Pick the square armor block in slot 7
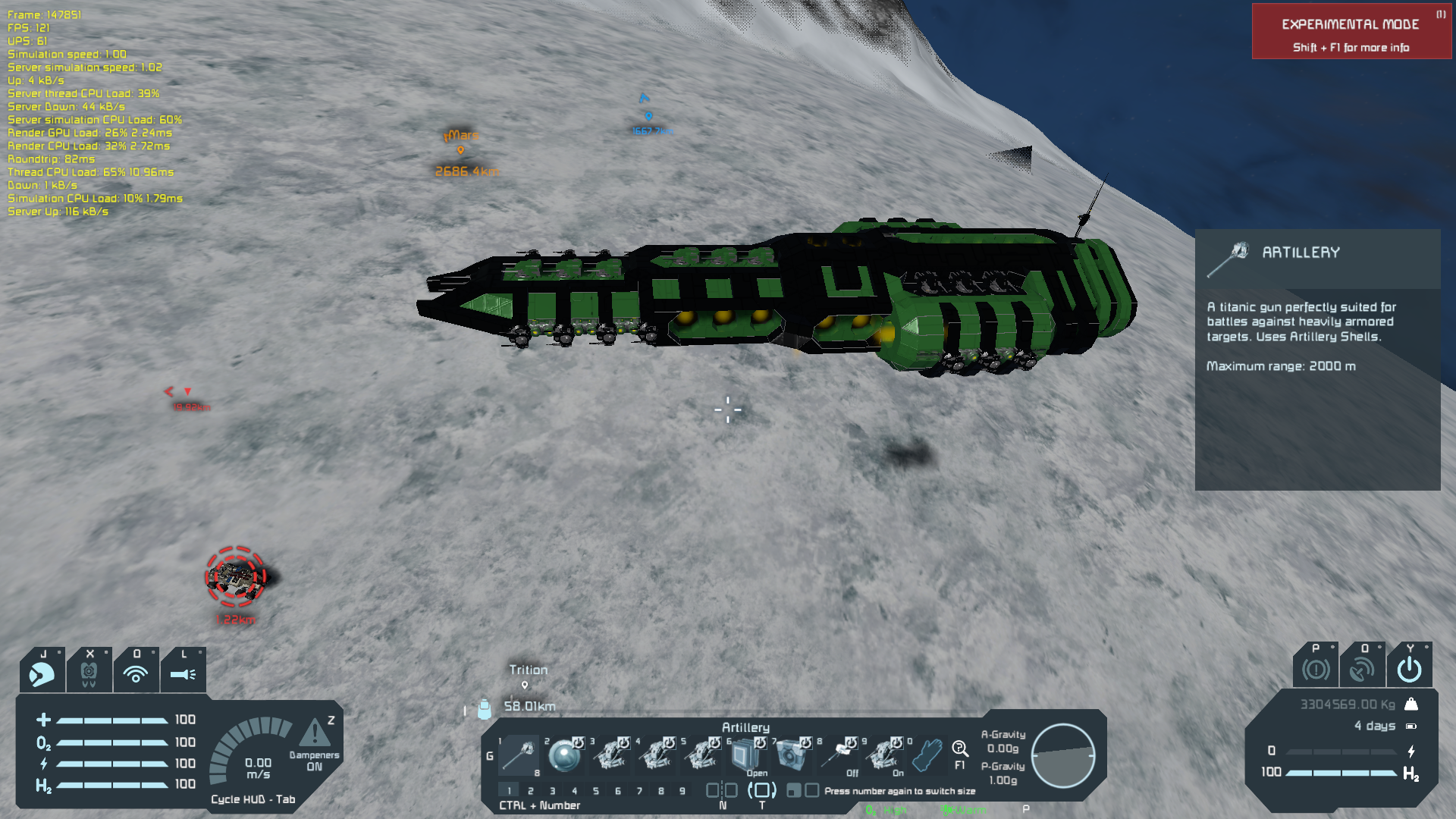Viewport: 1456px width, 819px height. point(791,755)
